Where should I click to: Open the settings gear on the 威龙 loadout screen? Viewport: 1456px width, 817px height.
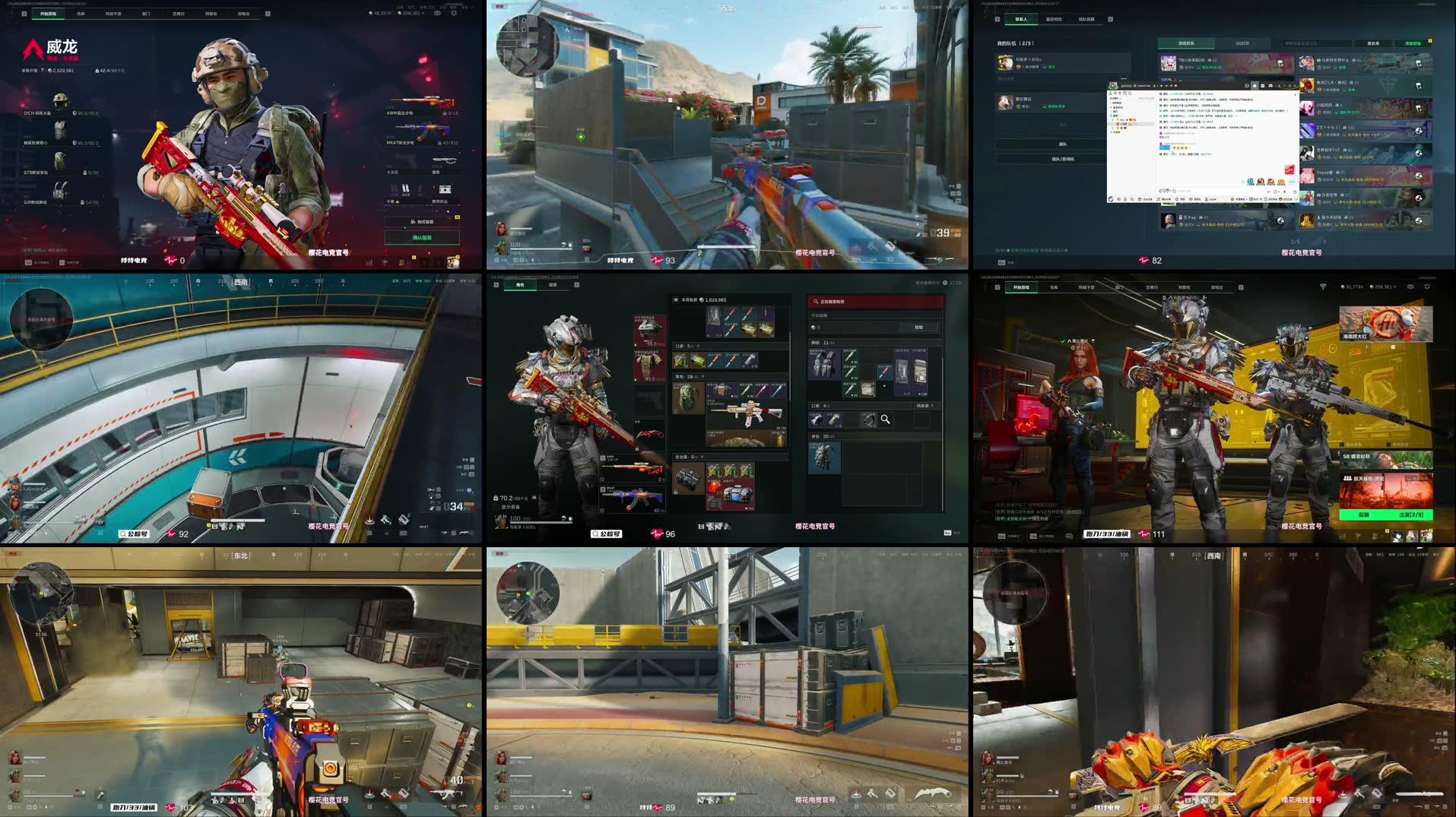tap(454, 12)
